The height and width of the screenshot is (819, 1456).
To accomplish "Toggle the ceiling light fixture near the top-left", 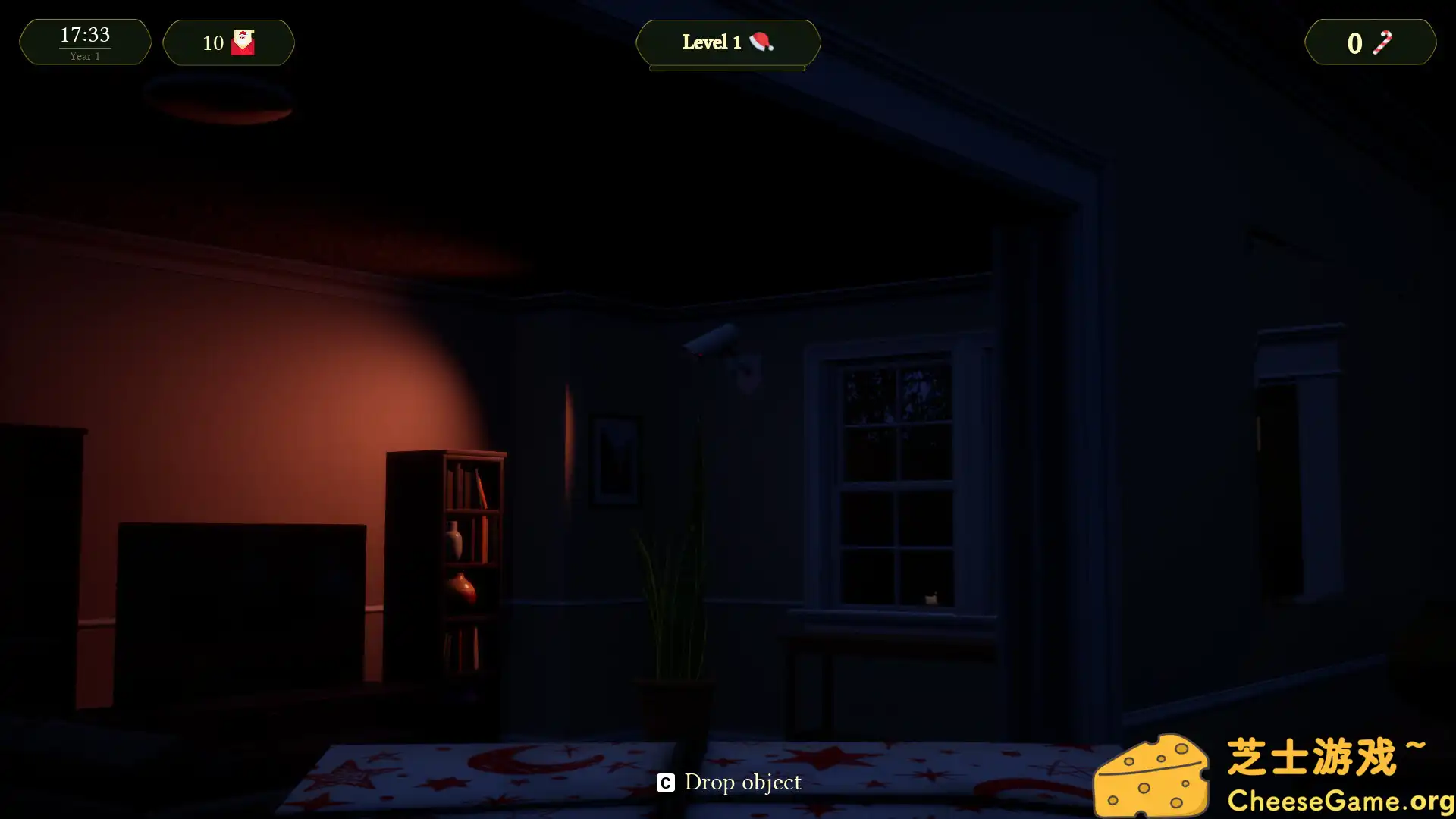I will coord(220,102).
